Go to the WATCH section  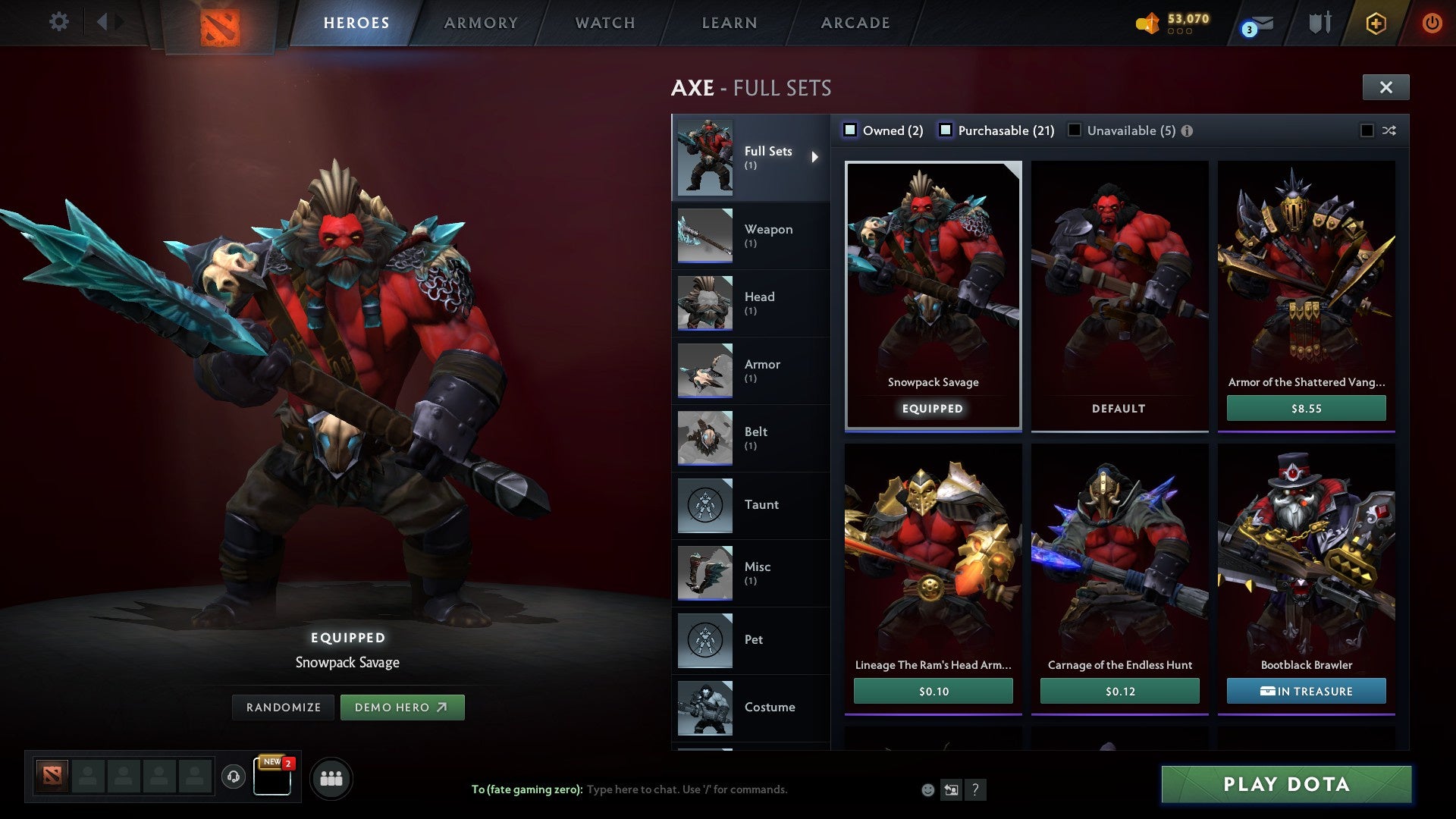pos(604,23)
